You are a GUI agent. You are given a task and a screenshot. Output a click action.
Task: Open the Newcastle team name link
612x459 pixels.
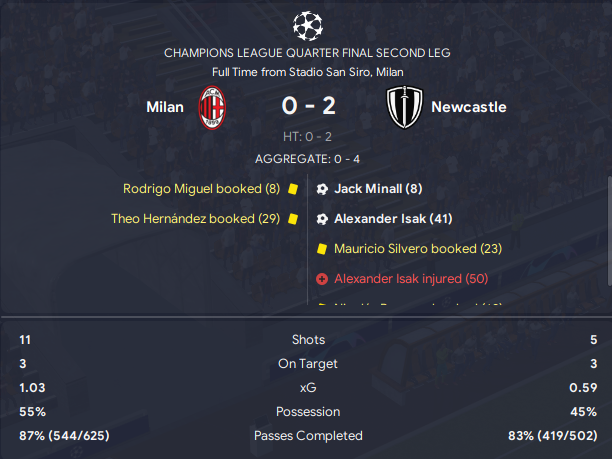click(x=468, y=107)
